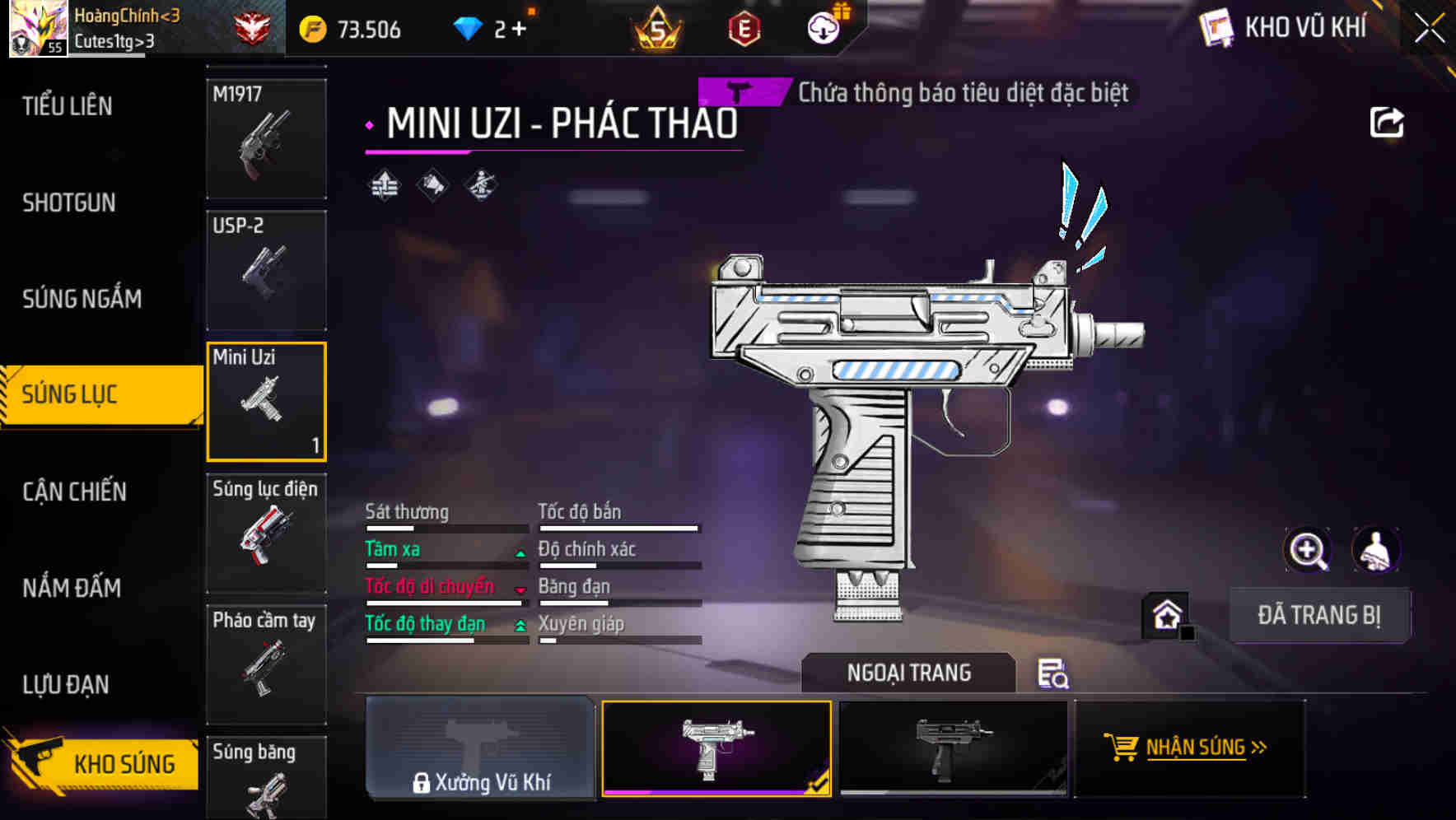Click the home with star icon
The width and height of the screenshot is (1456, 820).
1167,614
